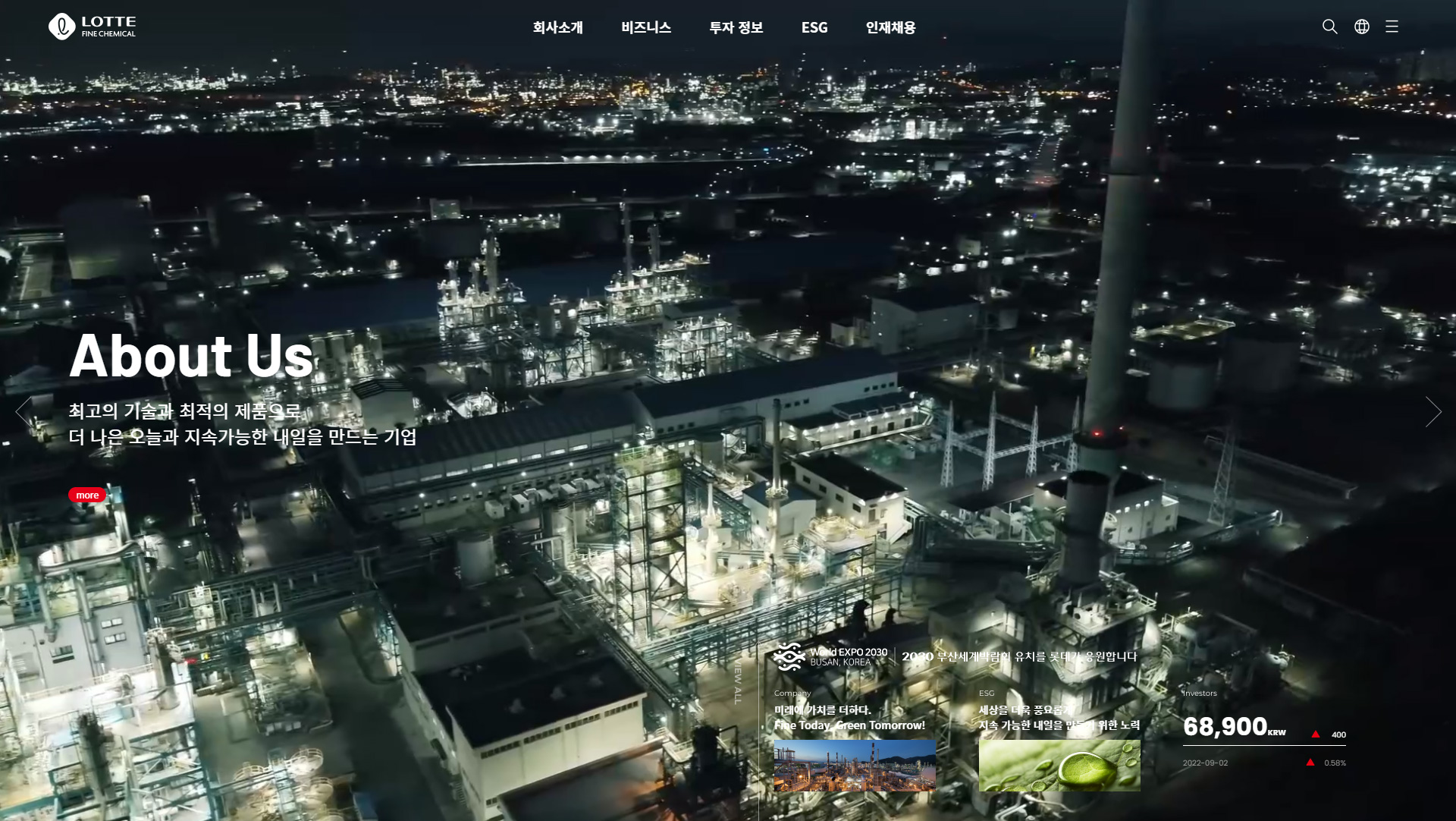Open the globe language selector
The image size is (1456, 821).
point(1362,27)
